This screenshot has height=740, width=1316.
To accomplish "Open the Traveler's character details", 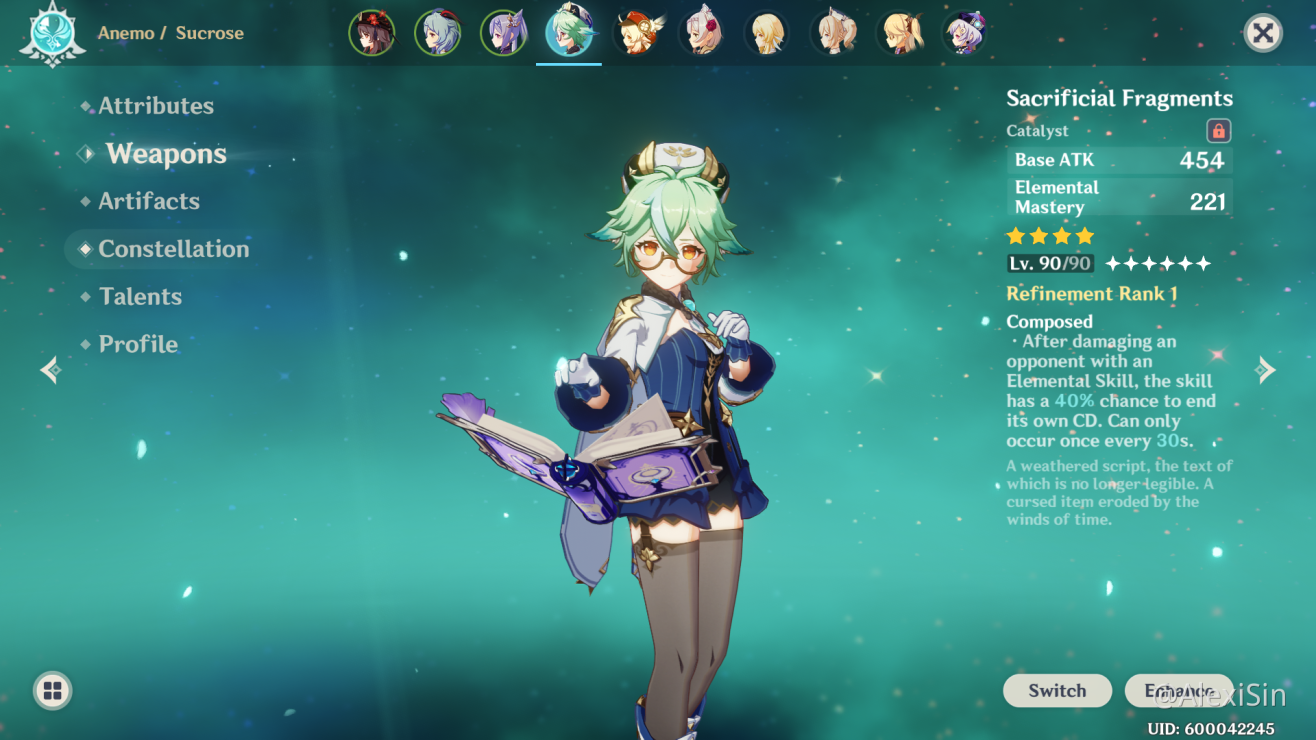I will tap(769, 32).
